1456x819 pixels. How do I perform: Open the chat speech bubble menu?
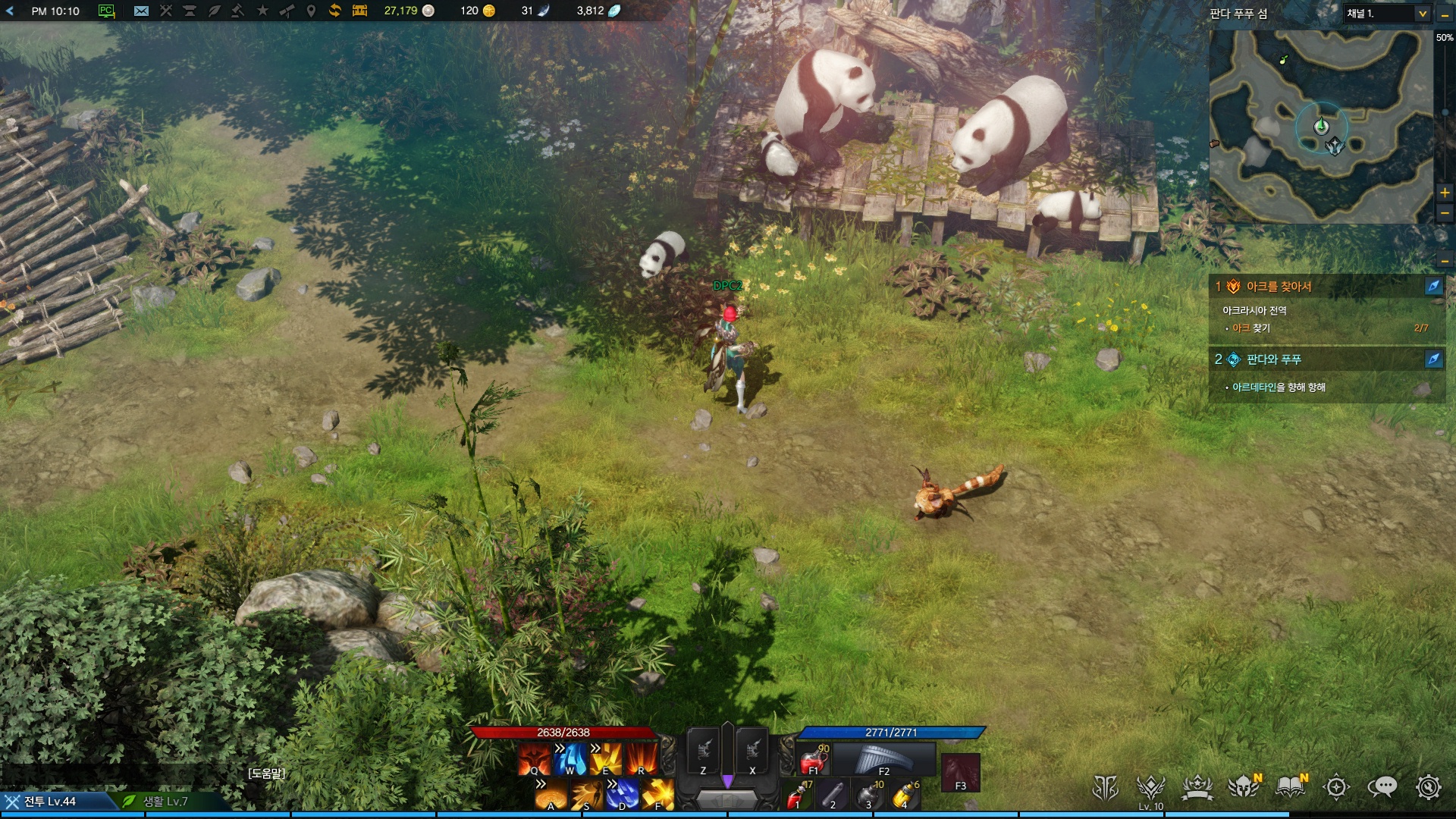pyautogui.click(x=1382, y=787)
